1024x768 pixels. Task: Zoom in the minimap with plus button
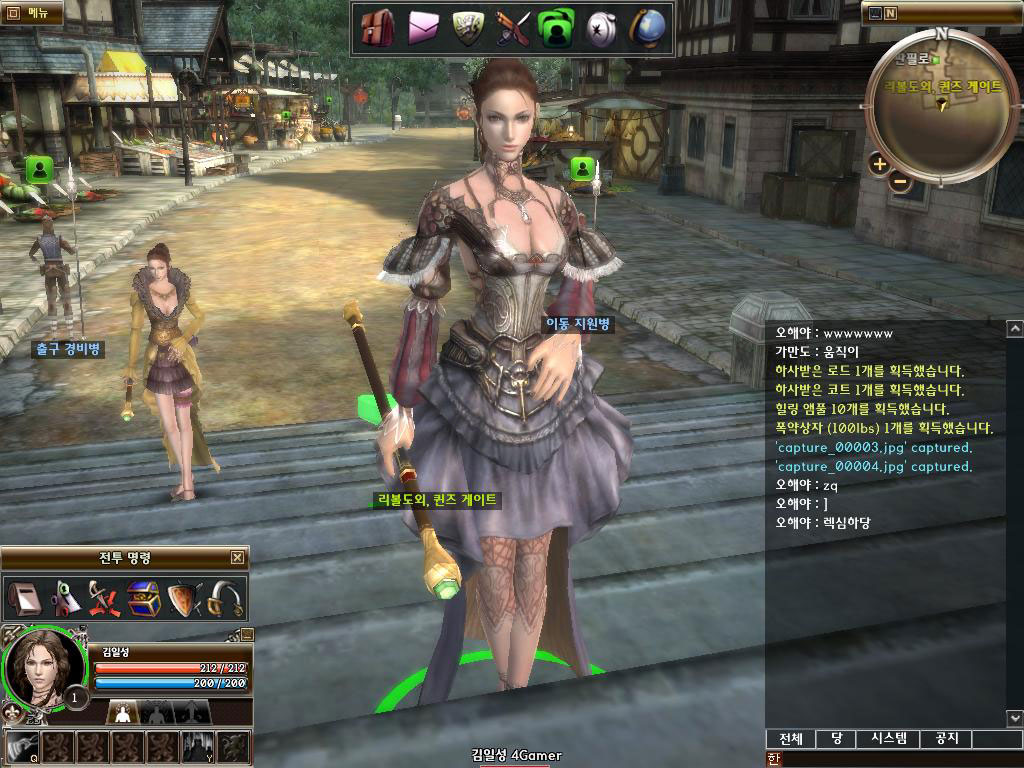[x=879, y=164]
